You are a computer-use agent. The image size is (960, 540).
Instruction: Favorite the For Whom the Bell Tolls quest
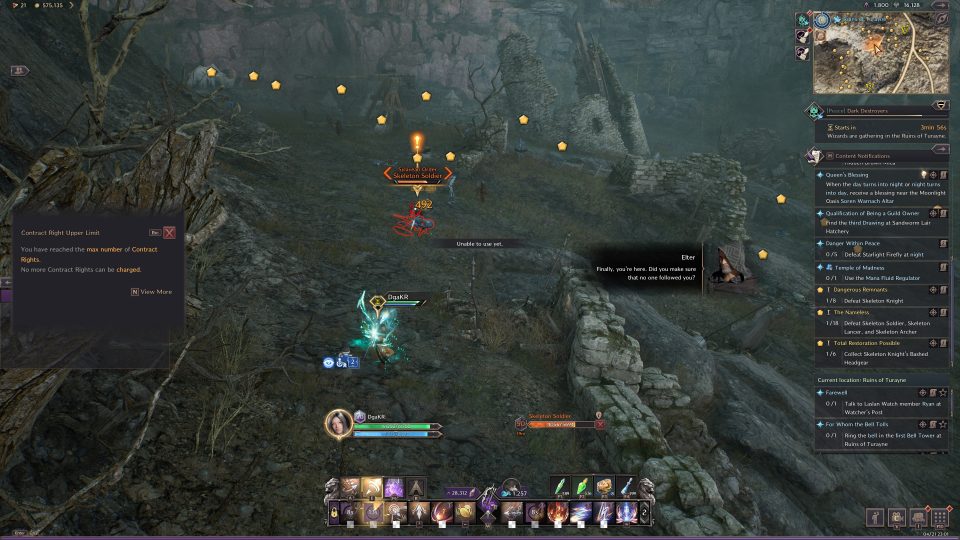[x=942, y=424]
